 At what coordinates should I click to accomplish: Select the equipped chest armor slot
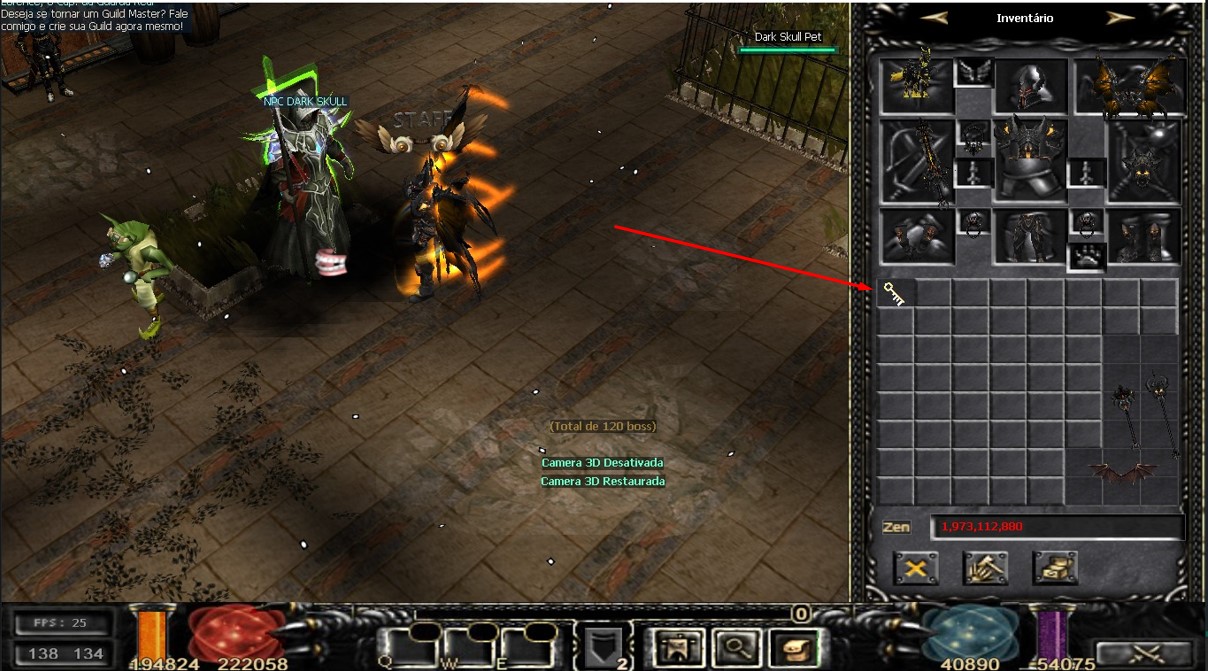pyautogui.click(x=1031, y=160)
